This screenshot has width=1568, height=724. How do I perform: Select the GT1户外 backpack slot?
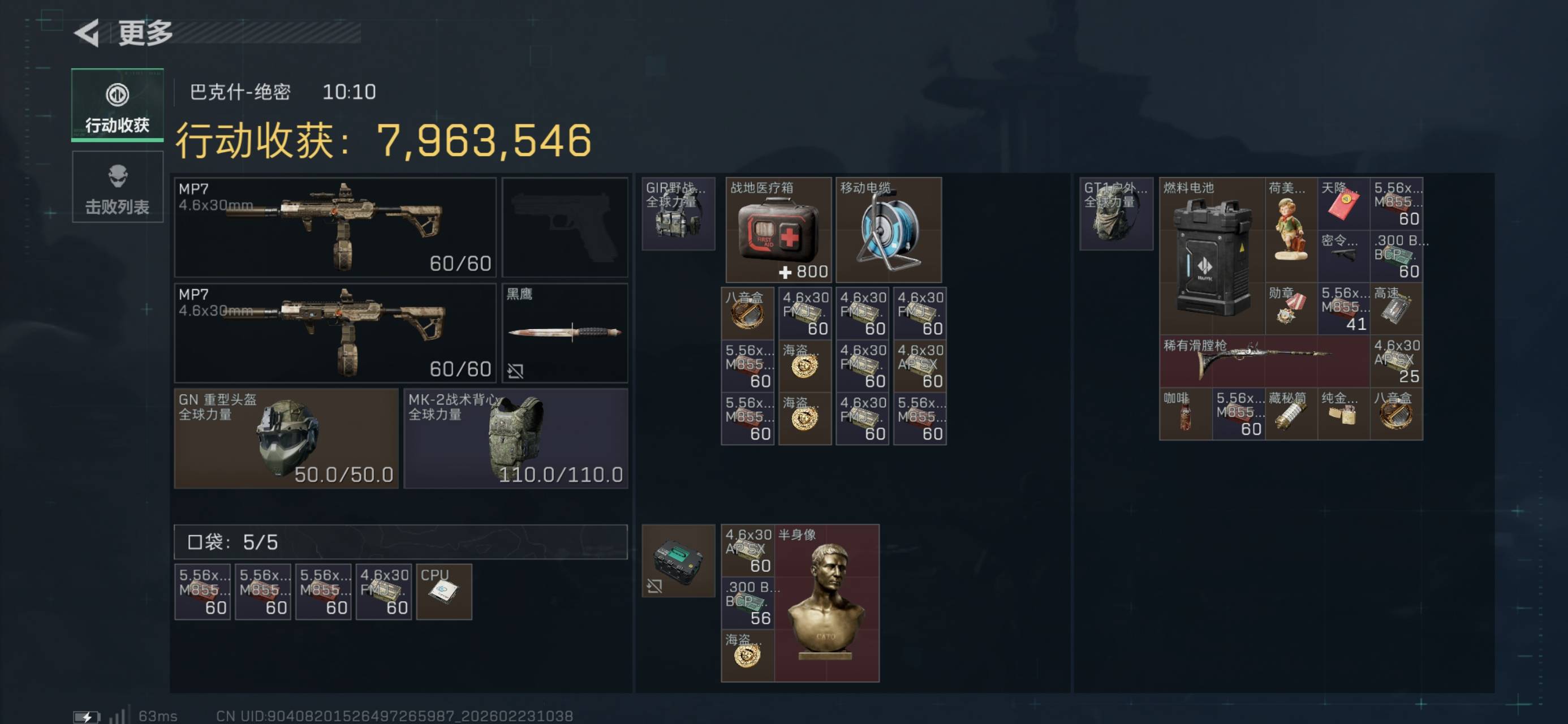[1115, 214]
